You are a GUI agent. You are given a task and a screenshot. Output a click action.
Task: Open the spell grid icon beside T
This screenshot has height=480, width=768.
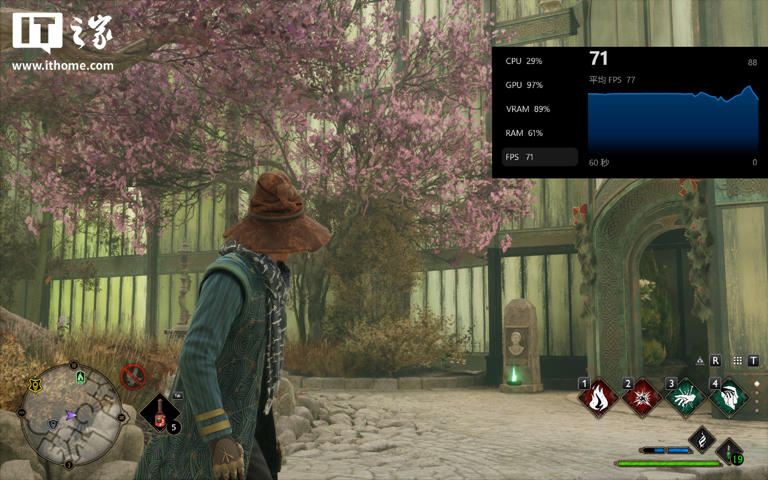coord(737,361)
